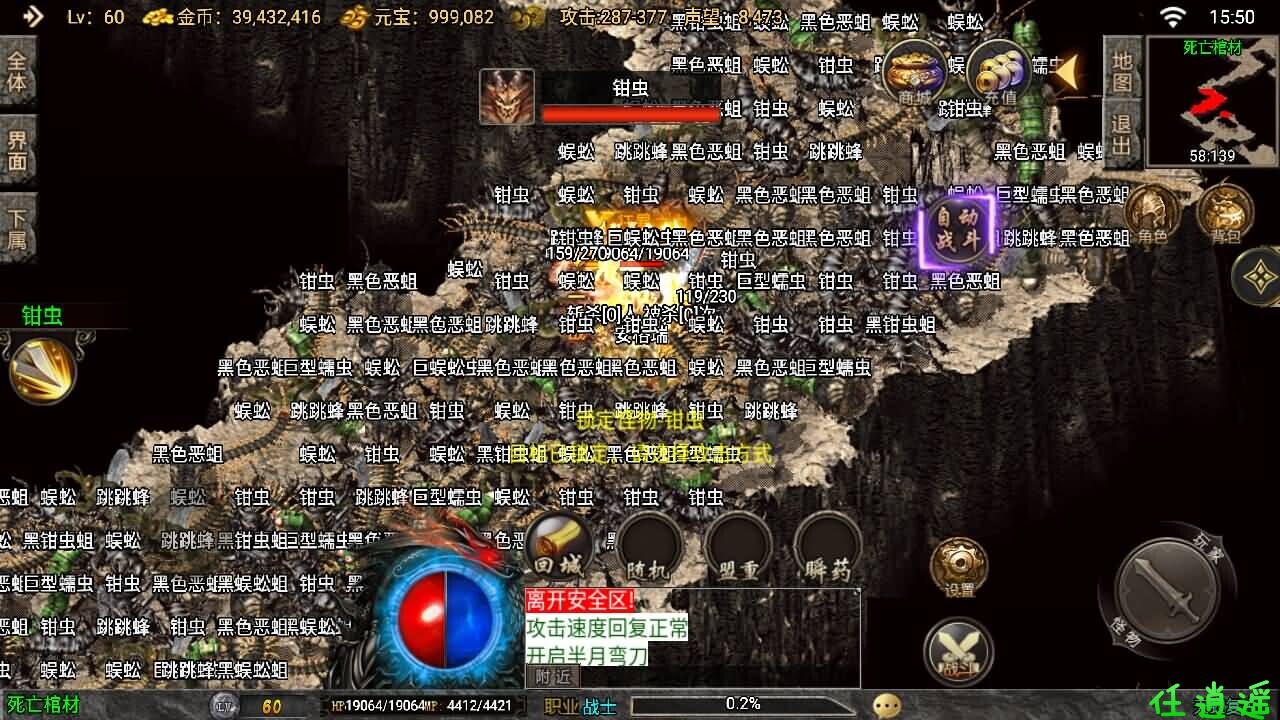Use the 回城 return-to-town scroll
The height and width of the screenshot is (720, 1280).
[558, 547]
